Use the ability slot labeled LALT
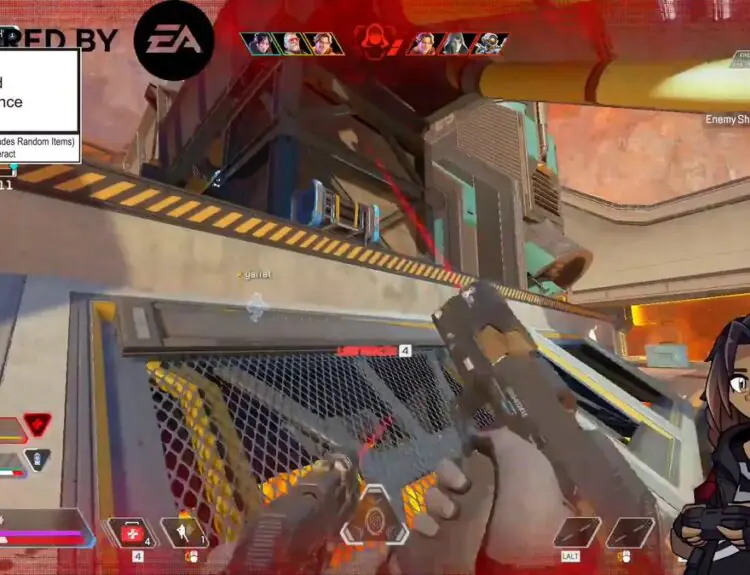 577,533
